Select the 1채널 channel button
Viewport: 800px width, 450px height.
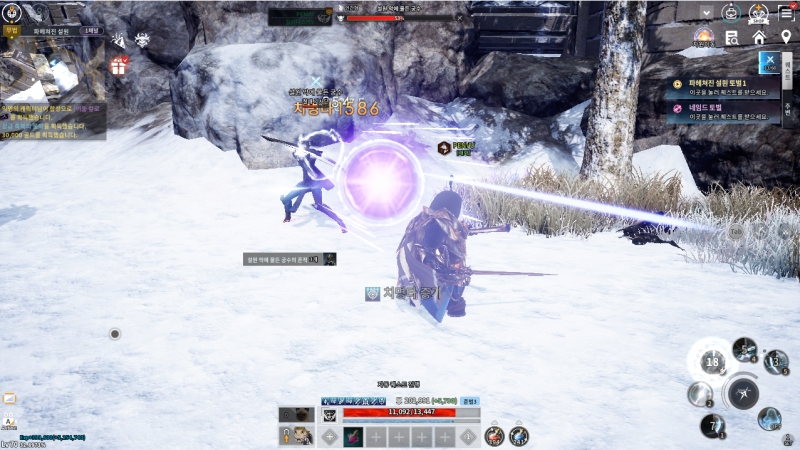click(x=92, y=31)
